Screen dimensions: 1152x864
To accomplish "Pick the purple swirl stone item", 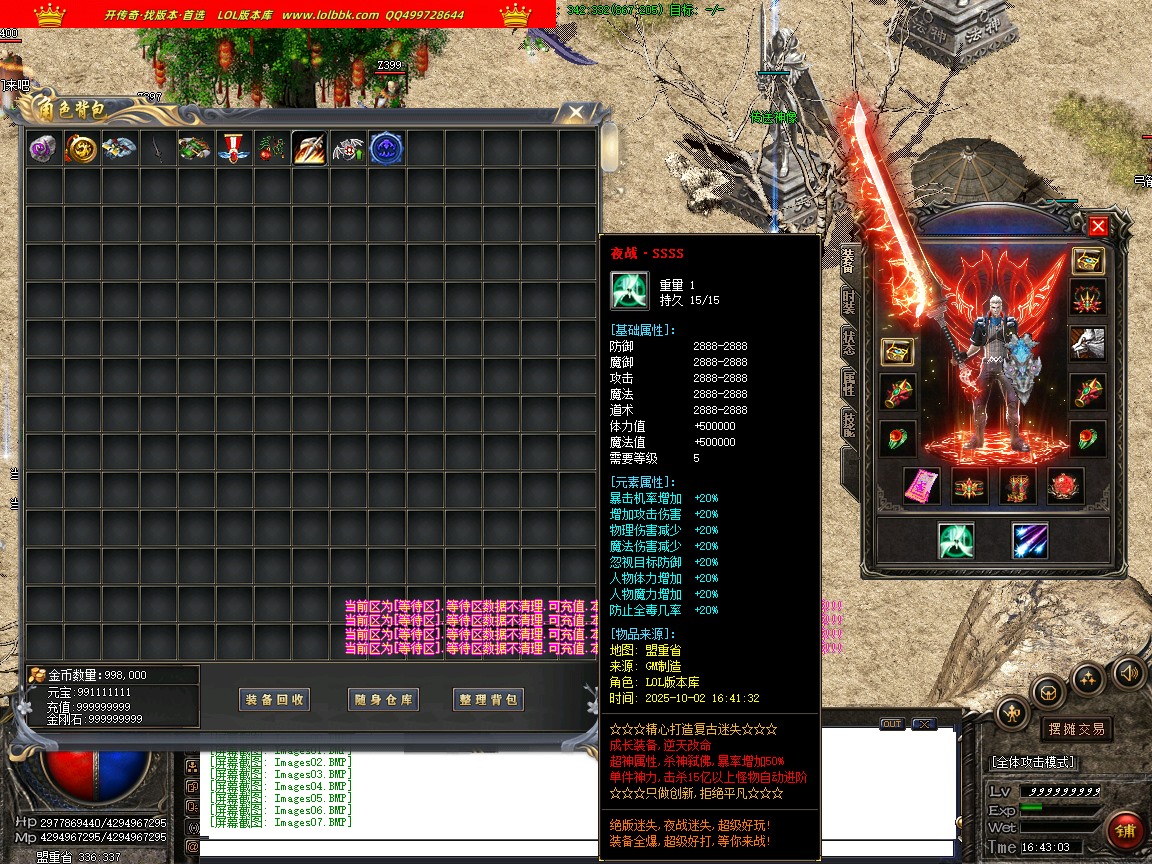I will pos(44,149).
